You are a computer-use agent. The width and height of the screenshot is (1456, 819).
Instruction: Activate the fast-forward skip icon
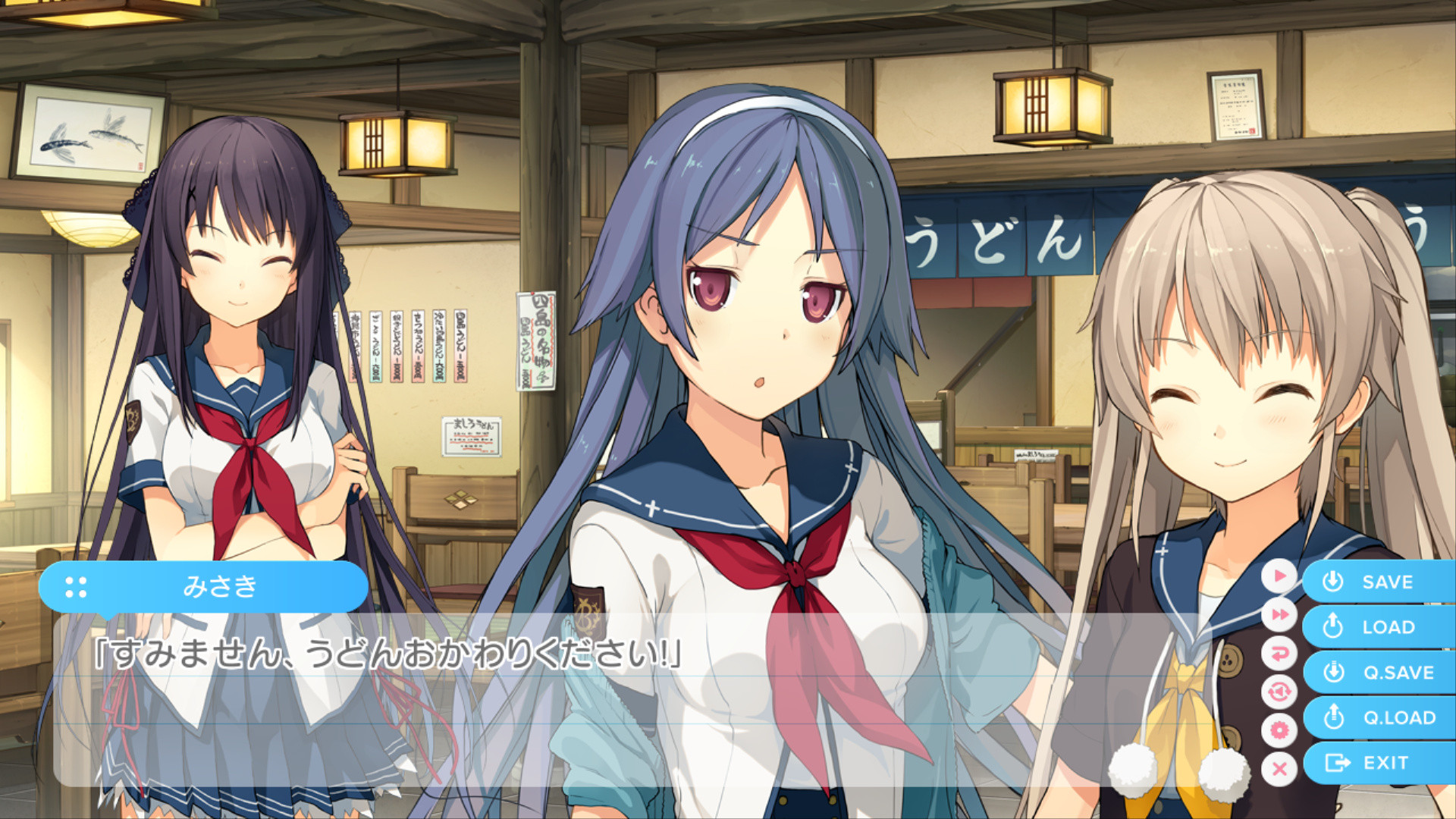[1279, 614]
